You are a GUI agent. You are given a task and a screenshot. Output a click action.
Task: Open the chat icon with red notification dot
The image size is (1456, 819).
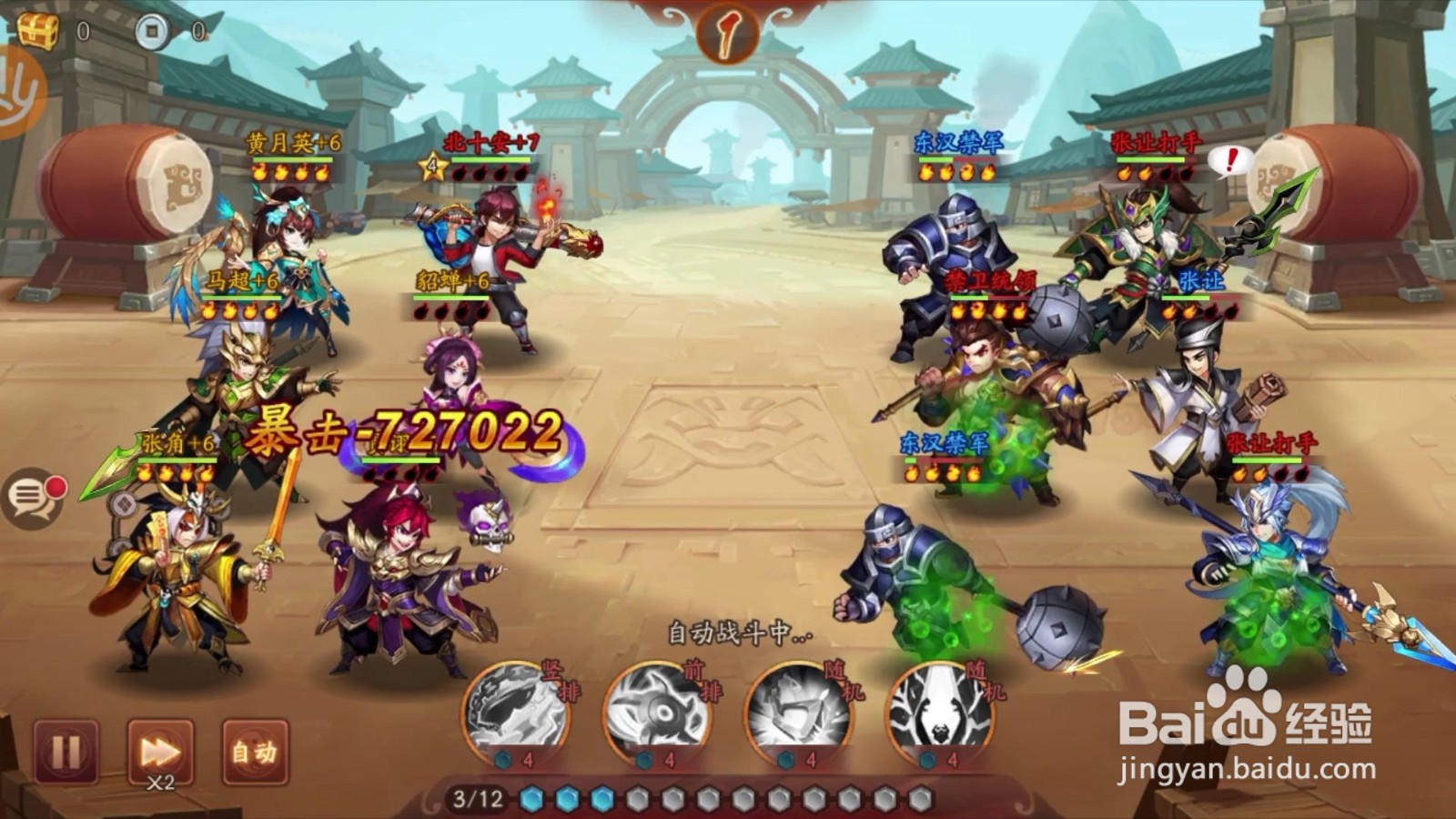[35, 496]
